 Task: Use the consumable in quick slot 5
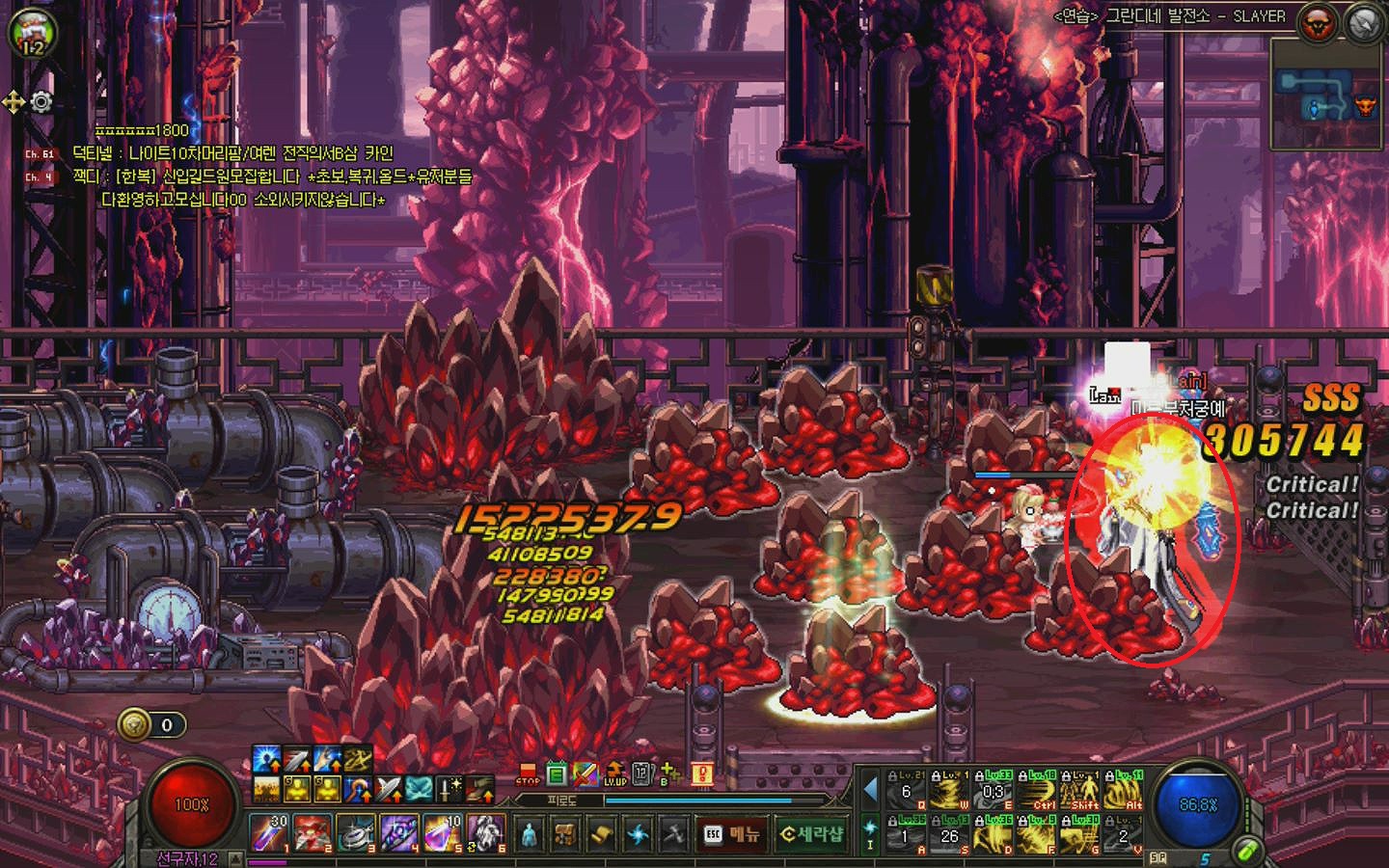click(x=443, y=833)
